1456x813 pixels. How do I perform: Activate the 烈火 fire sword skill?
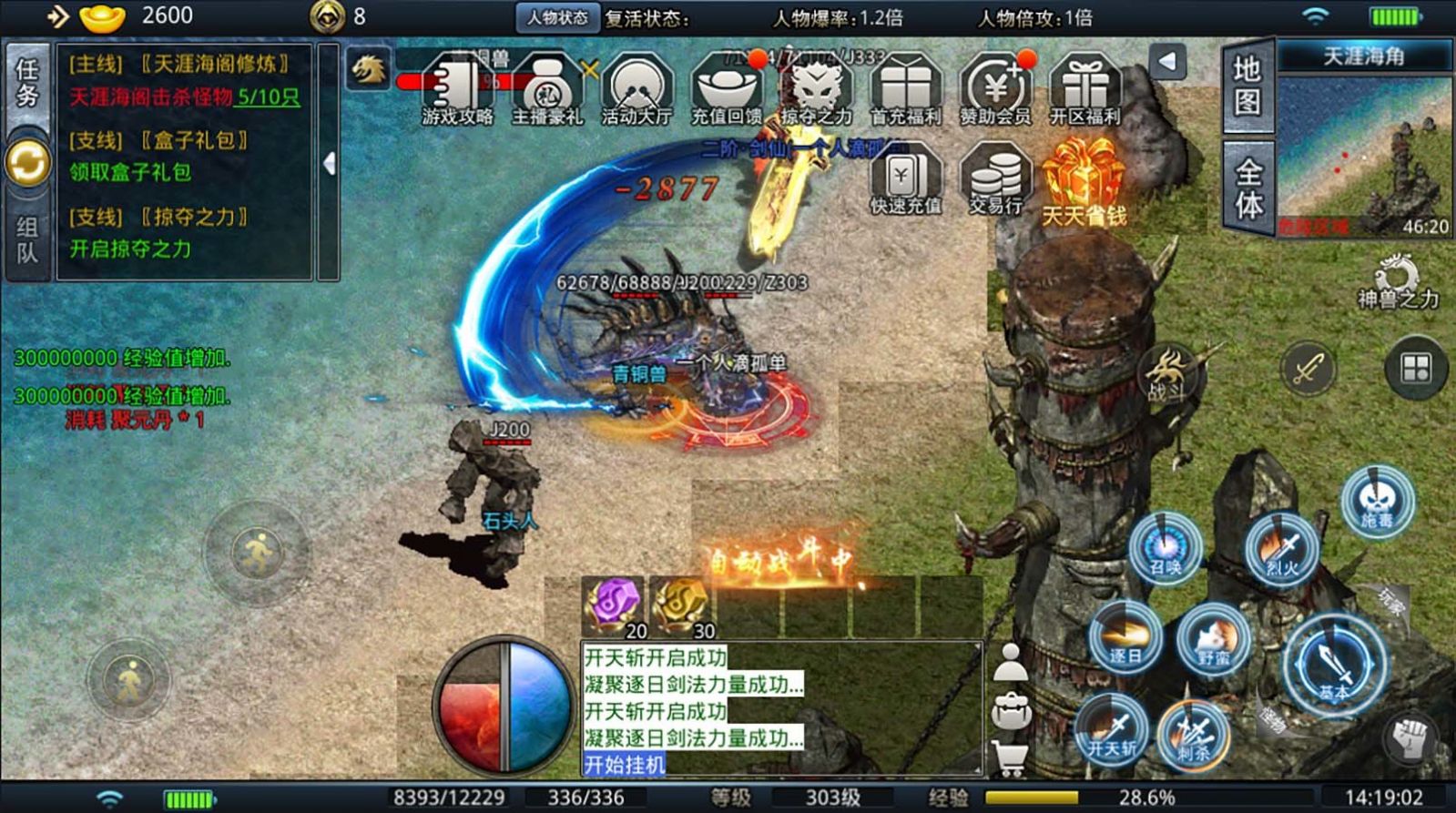pos(1282,548)
